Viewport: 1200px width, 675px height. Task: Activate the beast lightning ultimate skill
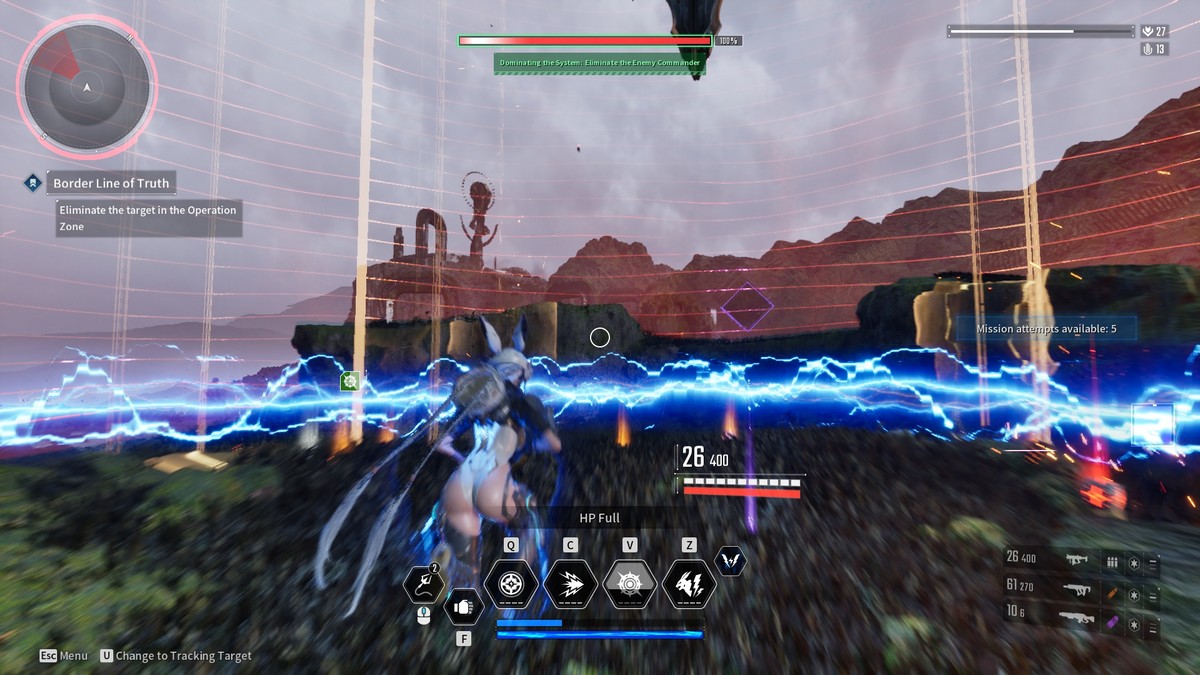[x=689, y=583]
